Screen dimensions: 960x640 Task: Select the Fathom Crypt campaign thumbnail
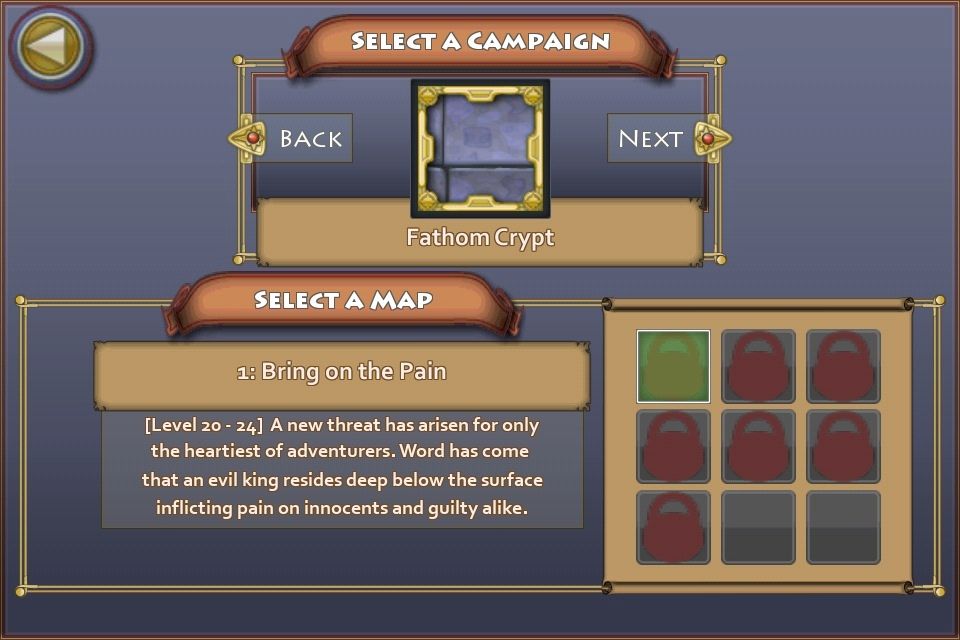tap(480, 148)
